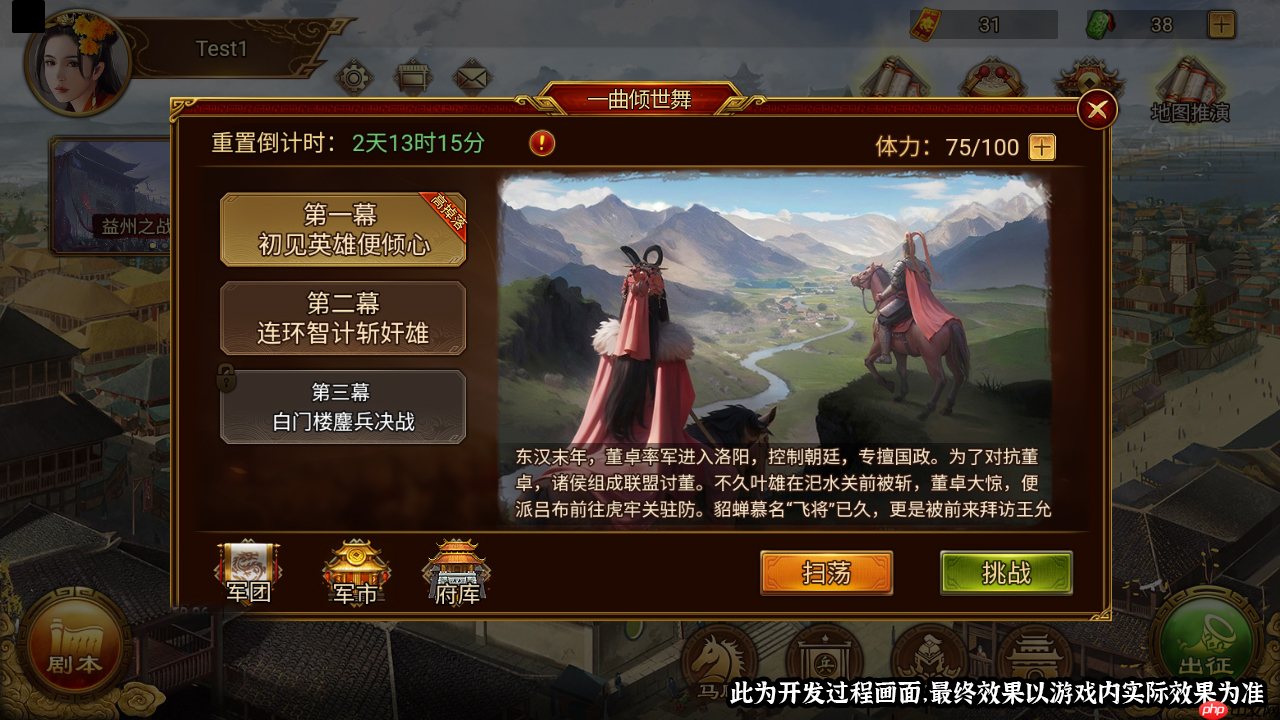Start the battle with 挑战 button
Screen dimensions: 1280x720
(1006, 573)
